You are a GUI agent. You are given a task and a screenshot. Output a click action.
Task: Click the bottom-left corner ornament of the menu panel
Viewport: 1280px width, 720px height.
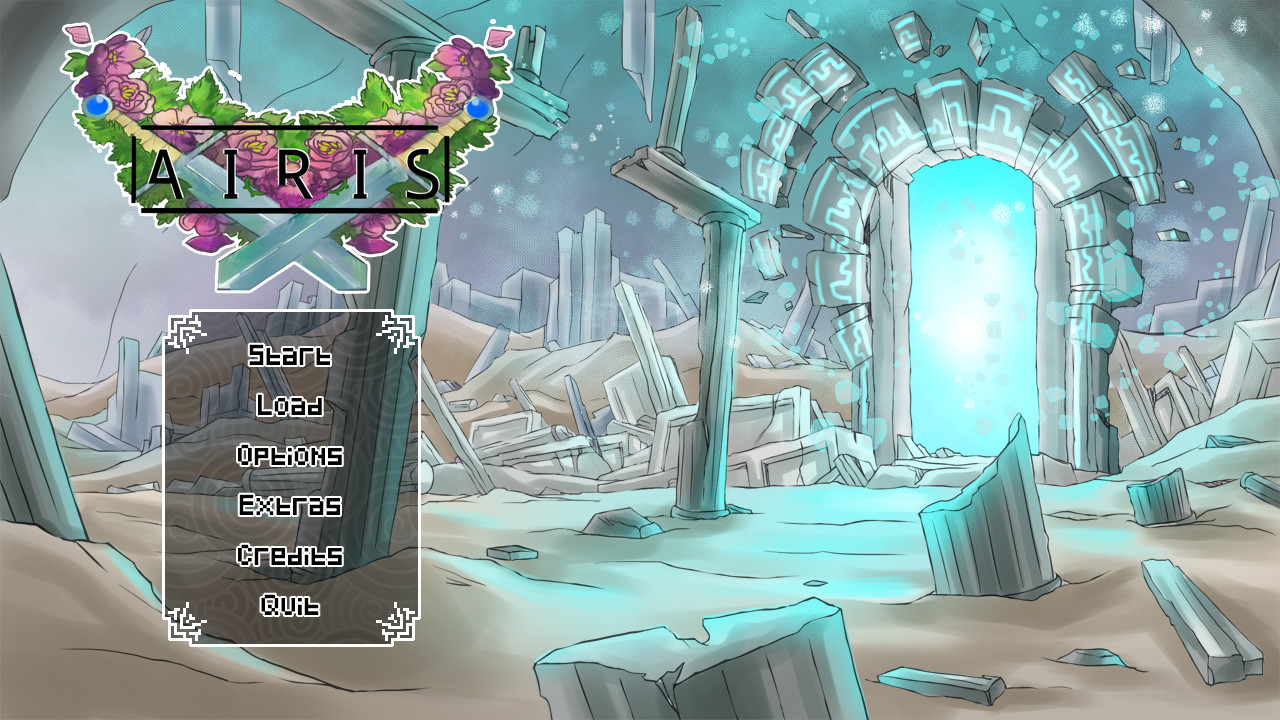point(184,625)
